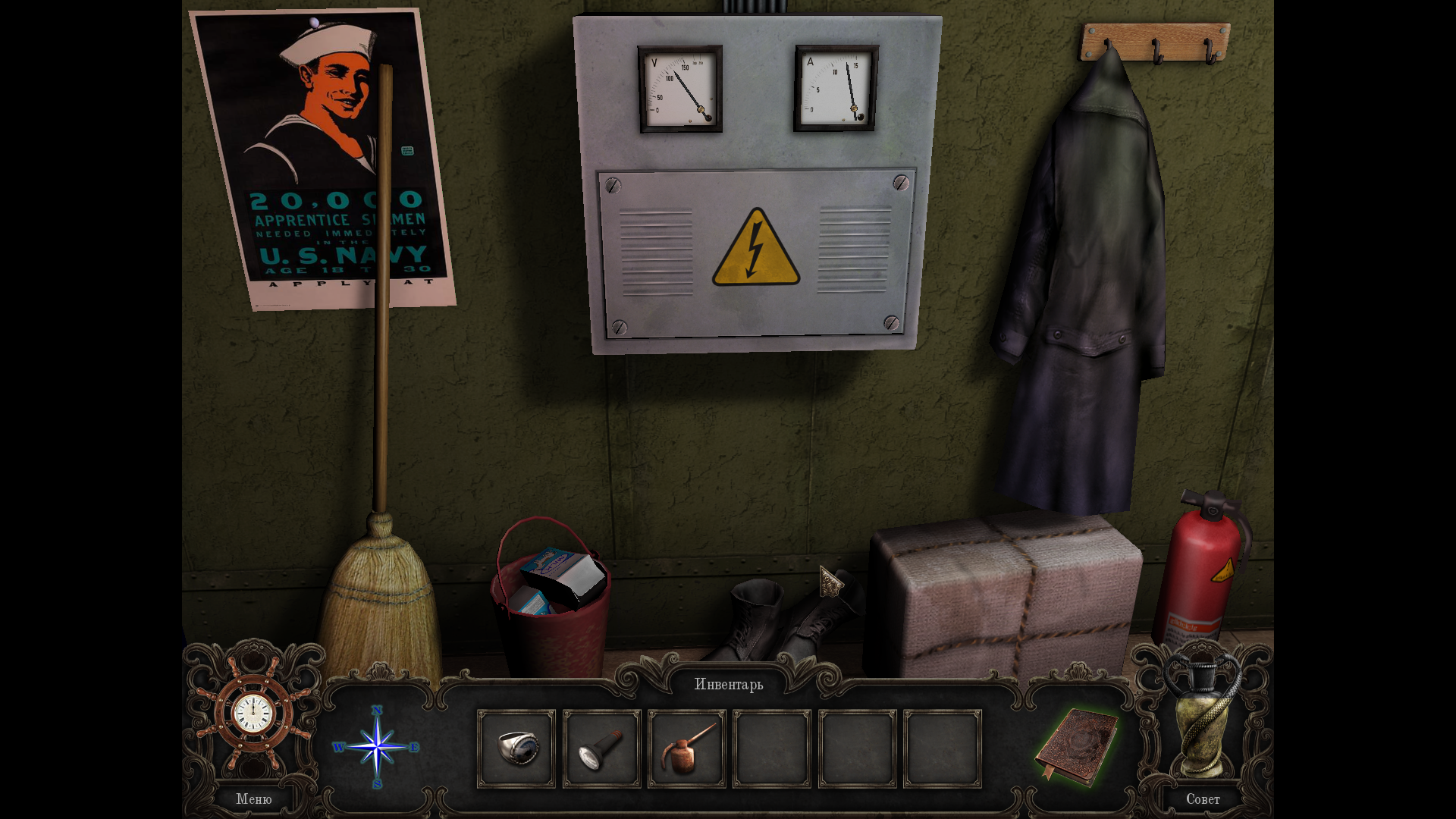Image resolution: width=1456 pixels, height=819 pixels.
Task: Select the silver ring inventory slot
Action: pyautogui.click(x=516, y=748)
